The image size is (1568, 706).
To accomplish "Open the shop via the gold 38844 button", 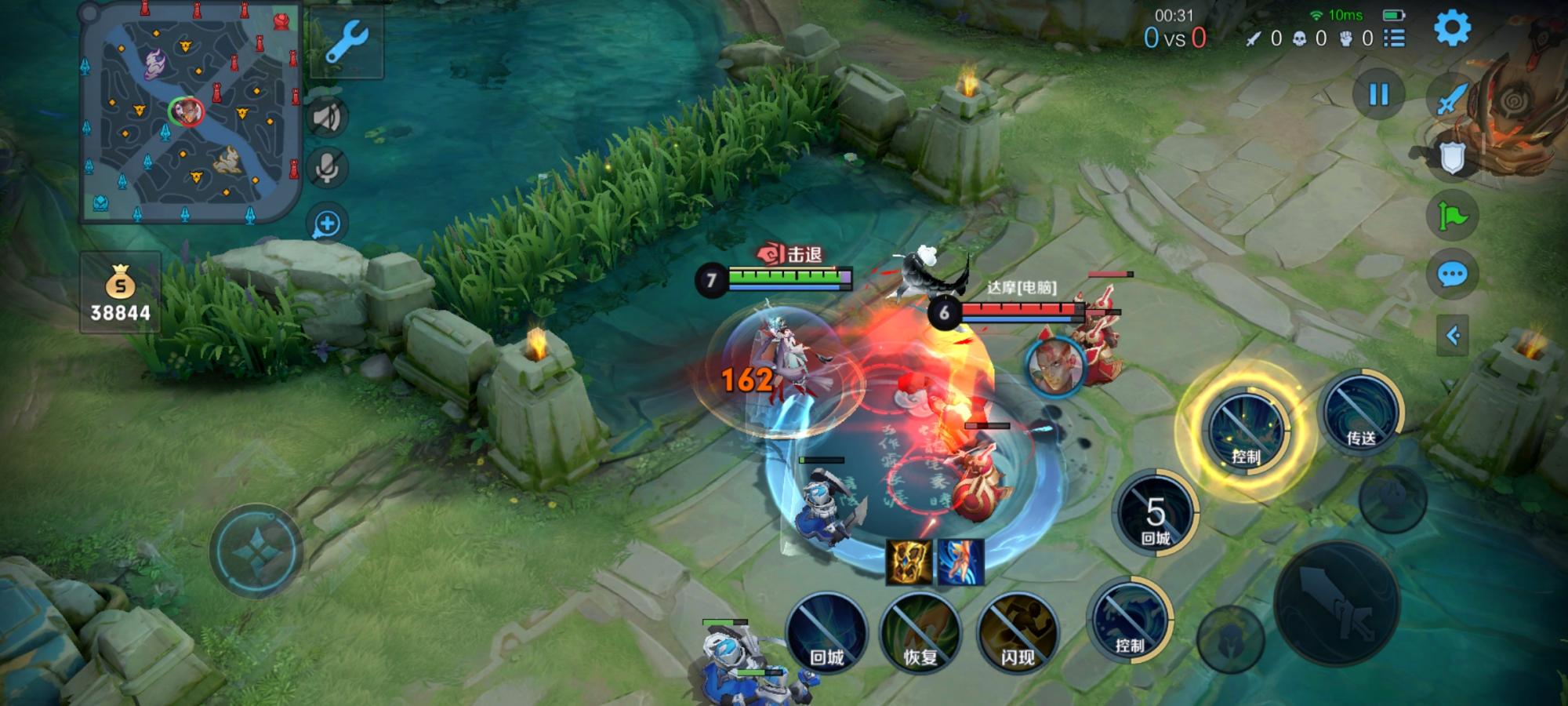I will (120, 293).
